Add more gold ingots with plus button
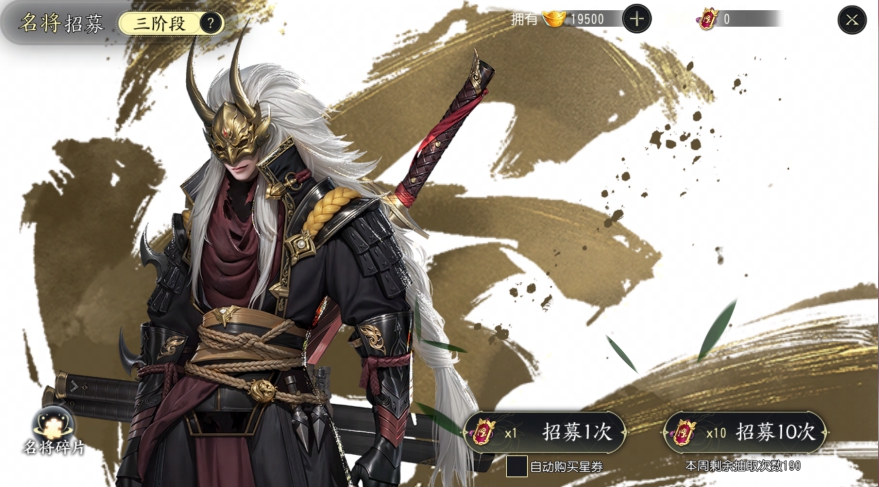The width and height of the screenshot is (879, 487). point(636,19)
